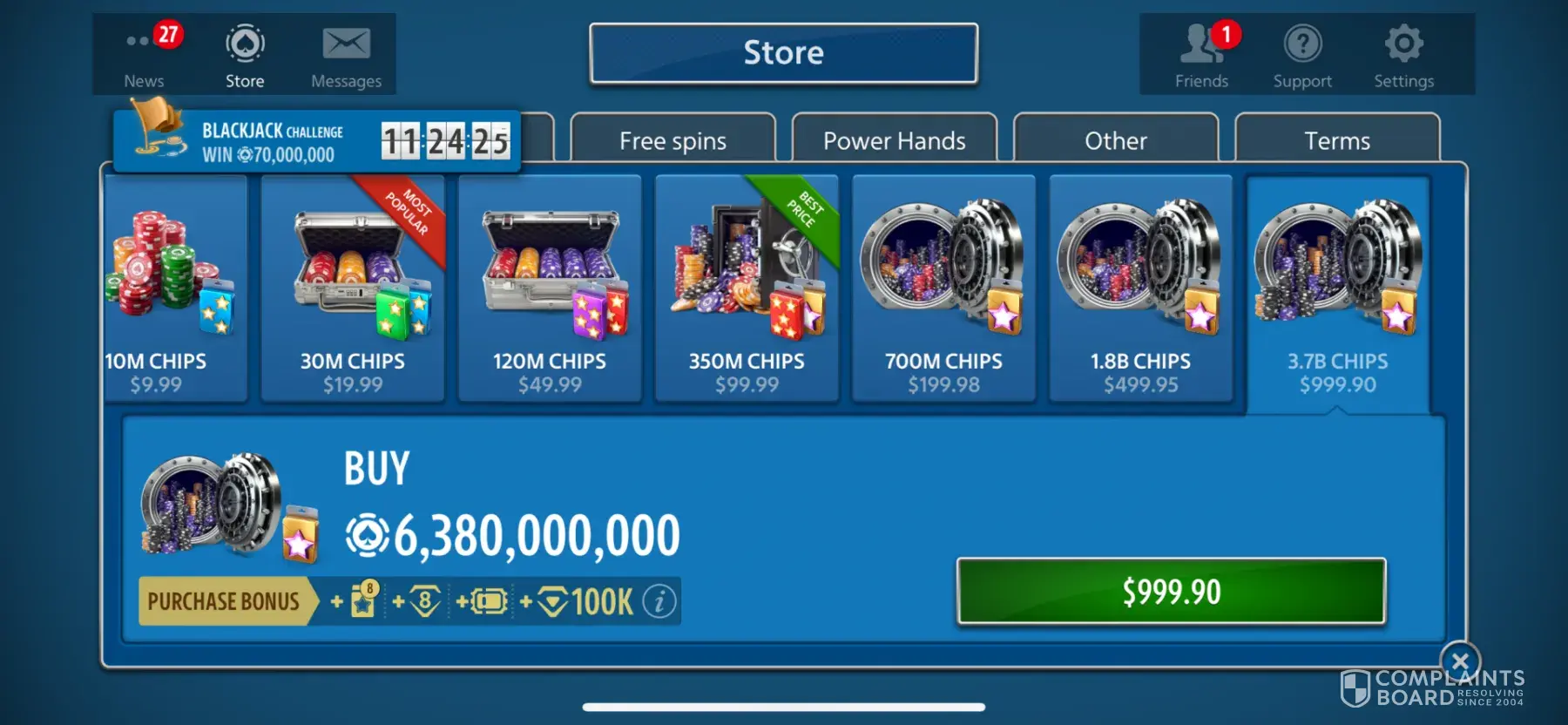Image resolution: width=1568 pixels, height=725 pixels.
Task: Pick the 350M Chips best price pack
Action: click(x=747, y=288)
